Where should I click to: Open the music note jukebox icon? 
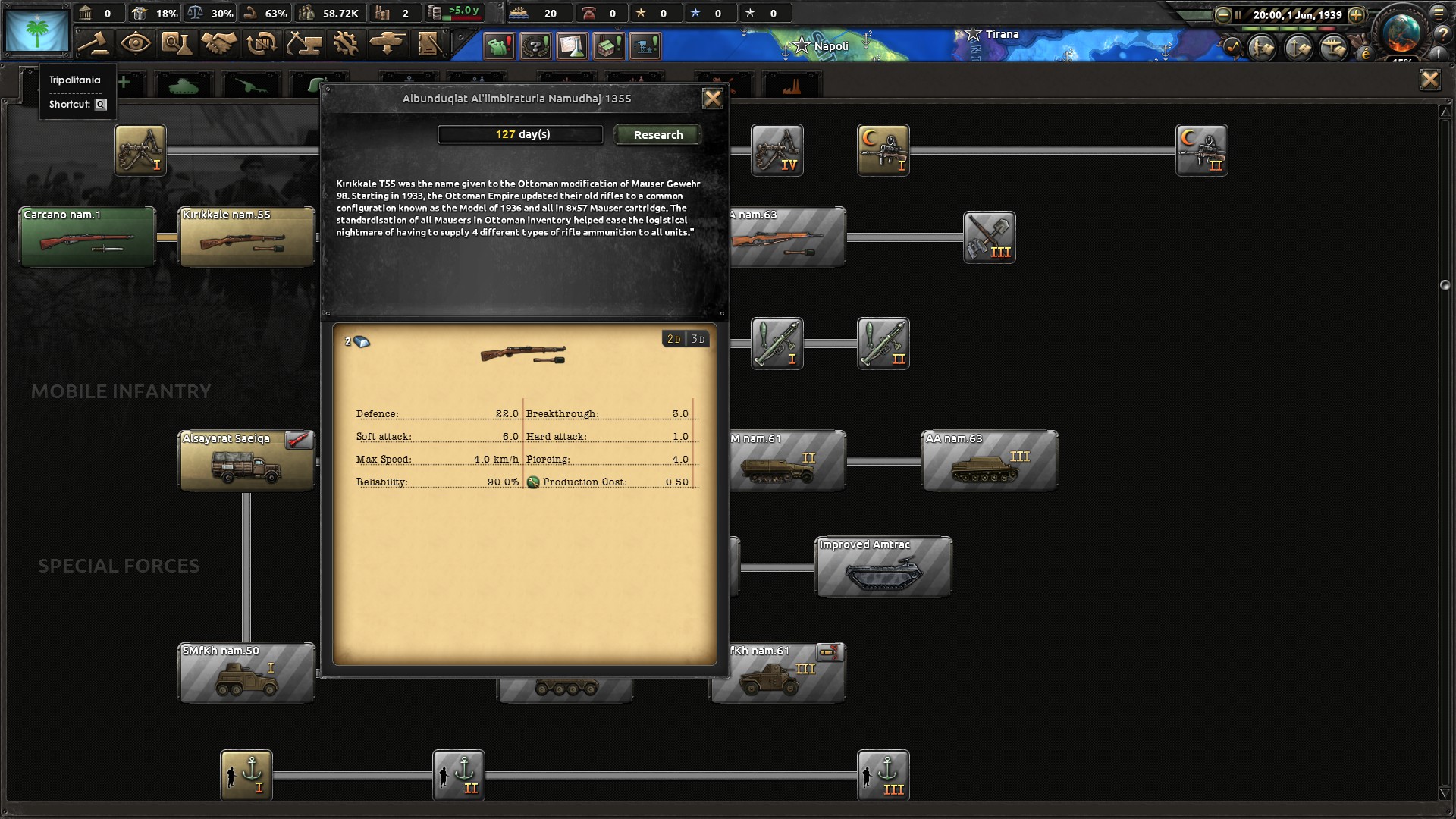click(x=1232, y=47)
